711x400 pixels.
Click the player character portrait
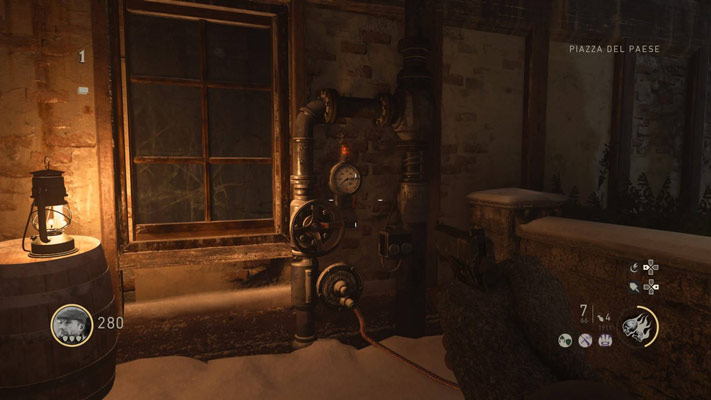(71, 324)
